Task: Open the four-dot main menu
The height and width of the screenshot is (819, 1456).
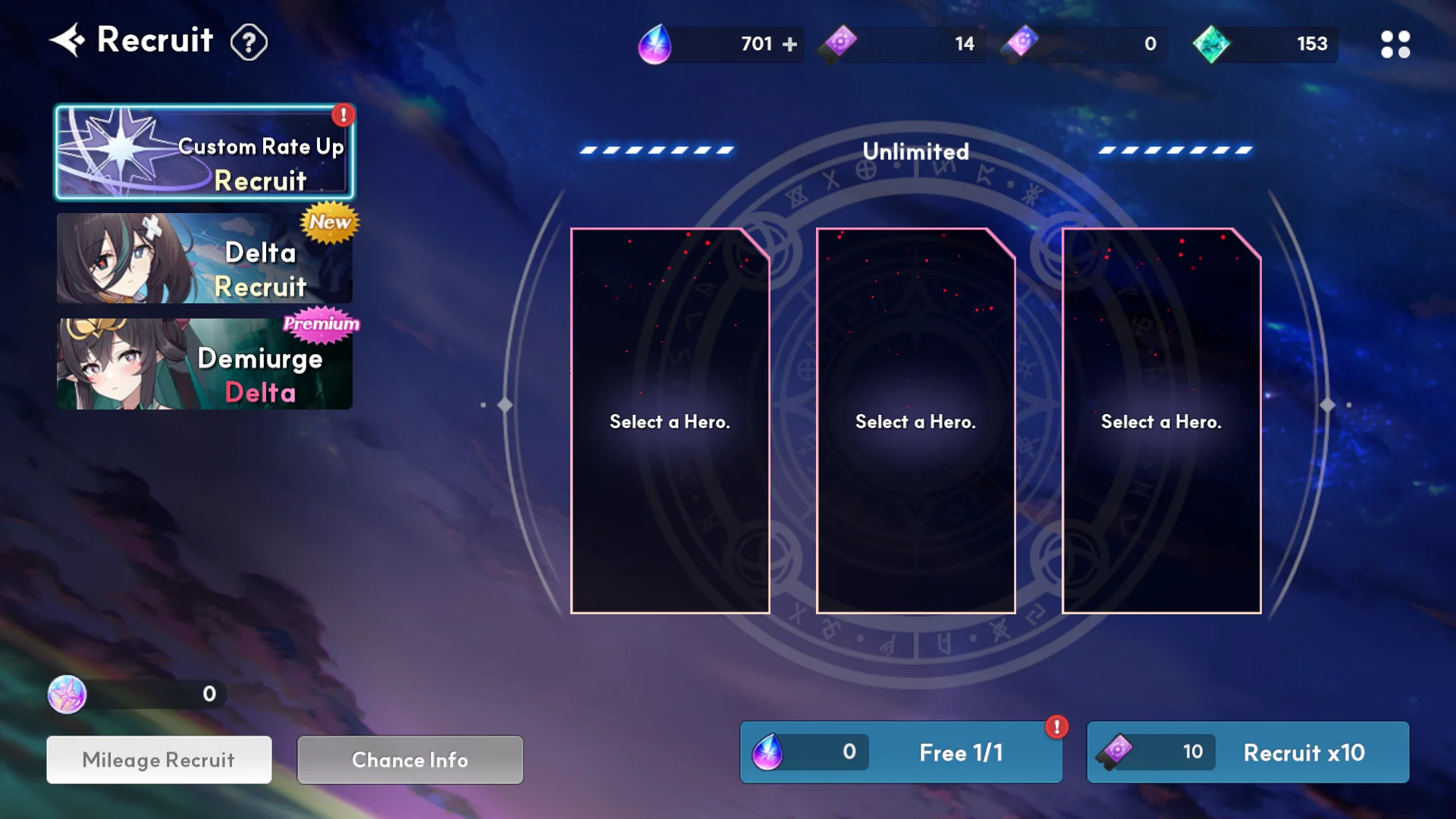Action: (x=1395, y=44)
